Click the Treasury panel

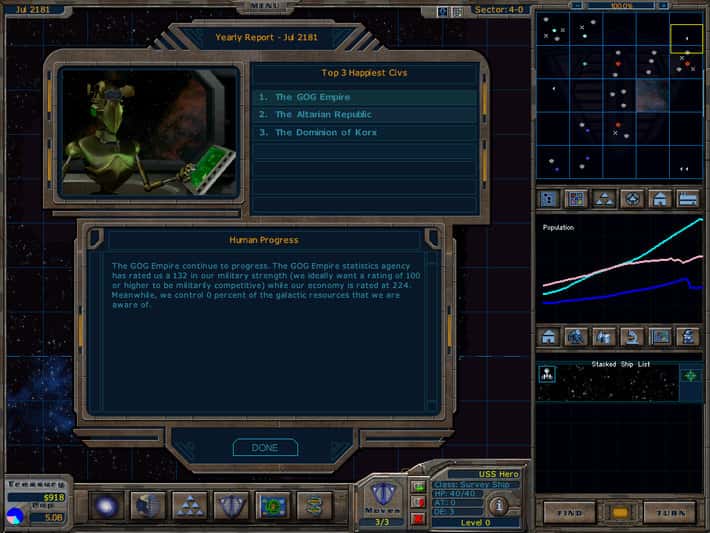[37, 497]
